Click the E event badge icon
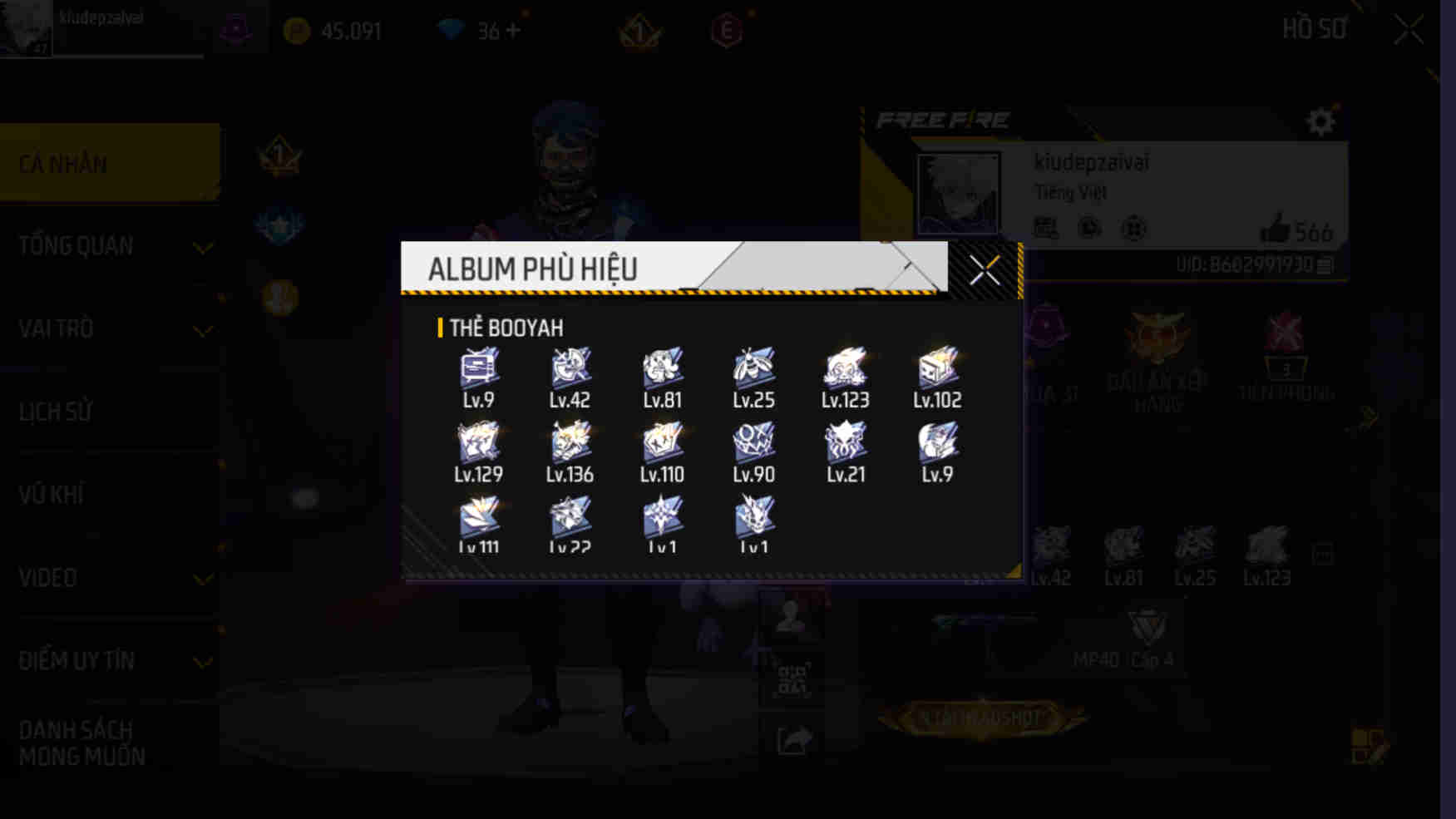Image resolution: width=1456 pixels, height=819 pixels. (728, 33)
